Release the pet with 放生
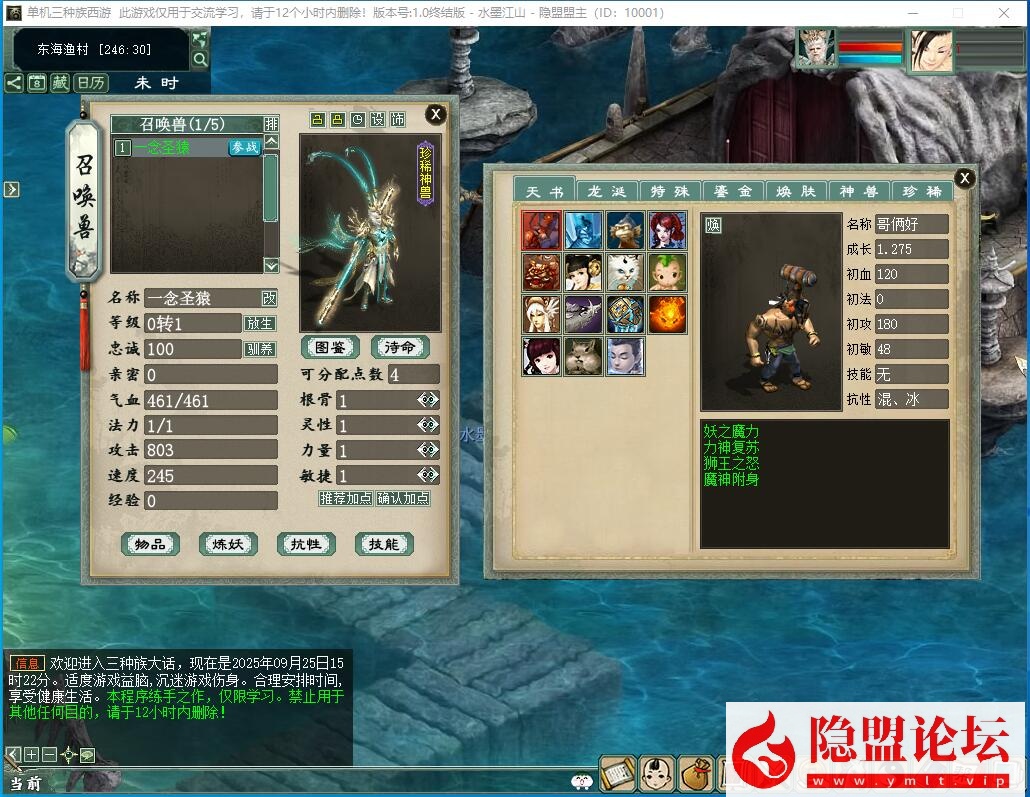Viewport: 1030px width, 797px height. (x=259, y=324)
